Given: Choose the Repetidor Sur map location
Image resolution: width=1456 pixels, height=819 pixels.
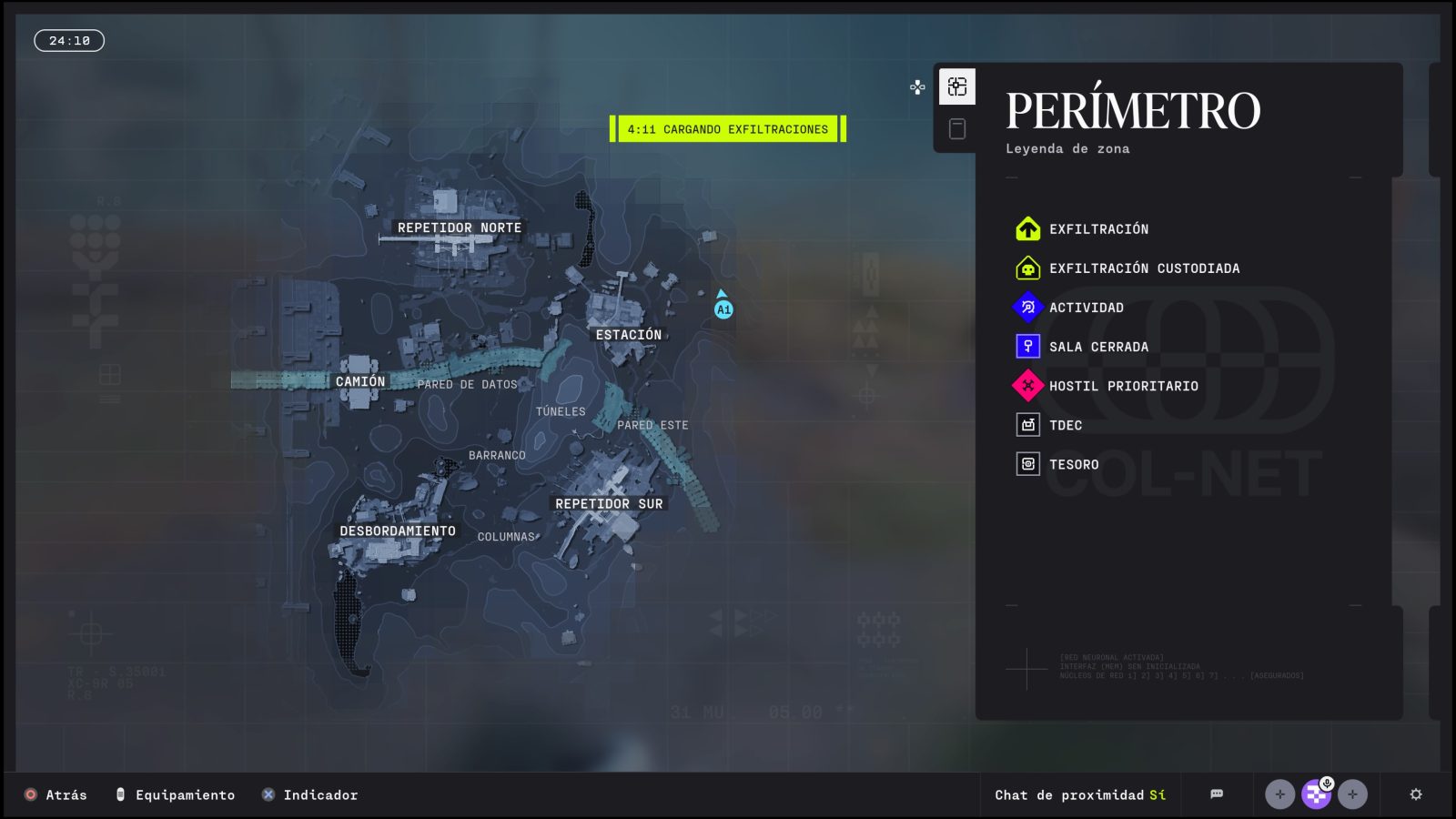Looking at the screenshot, I should (x=609, y=504).
